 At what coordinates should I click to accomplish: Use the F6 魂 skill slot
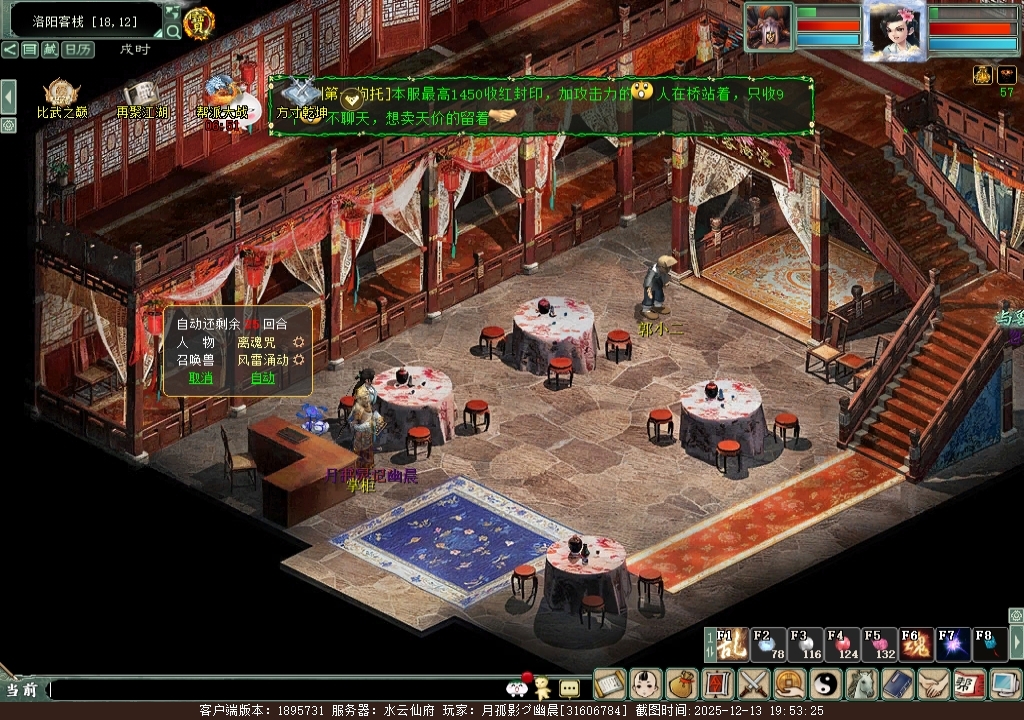(914, 645)
